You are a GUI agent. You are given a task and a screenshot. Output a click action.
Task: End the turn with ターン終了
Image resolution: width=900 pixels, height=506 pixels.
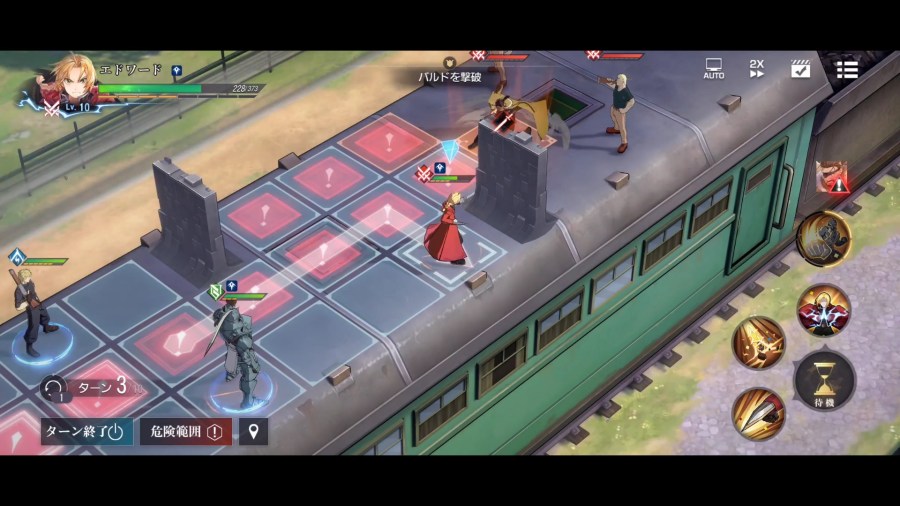point(85,431)
